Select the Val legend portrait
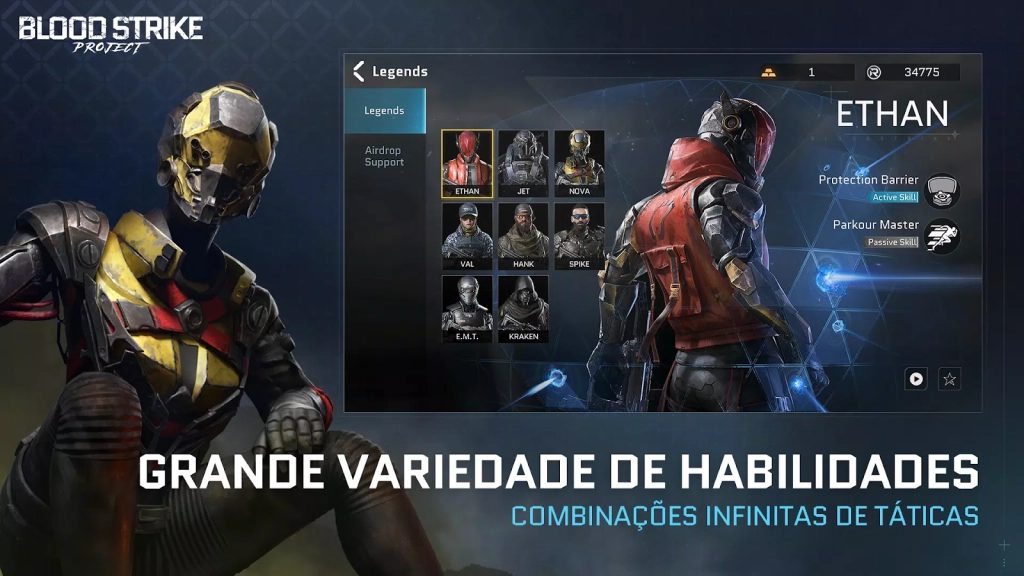Image resolution: width=1024 pixels, height=576 pixels. (x=467, y=236)
